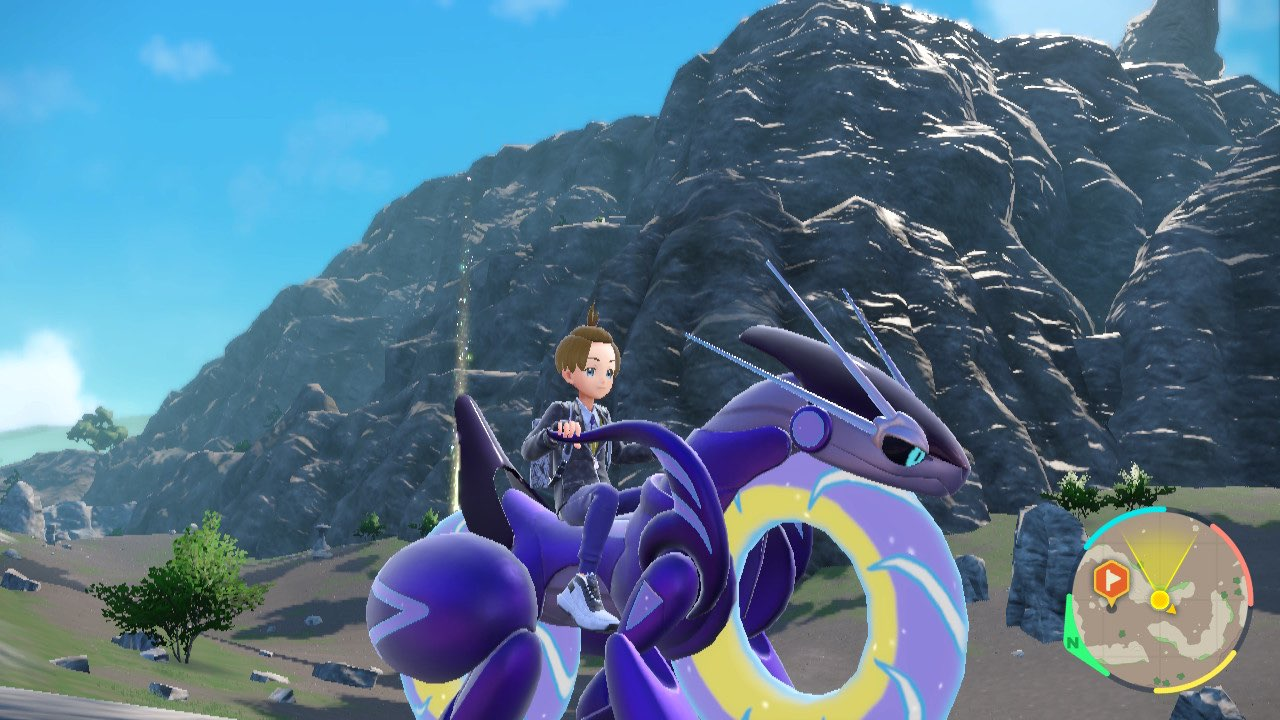
Task: Click the green 'N' compass indicator
Action: (1072, 642)
